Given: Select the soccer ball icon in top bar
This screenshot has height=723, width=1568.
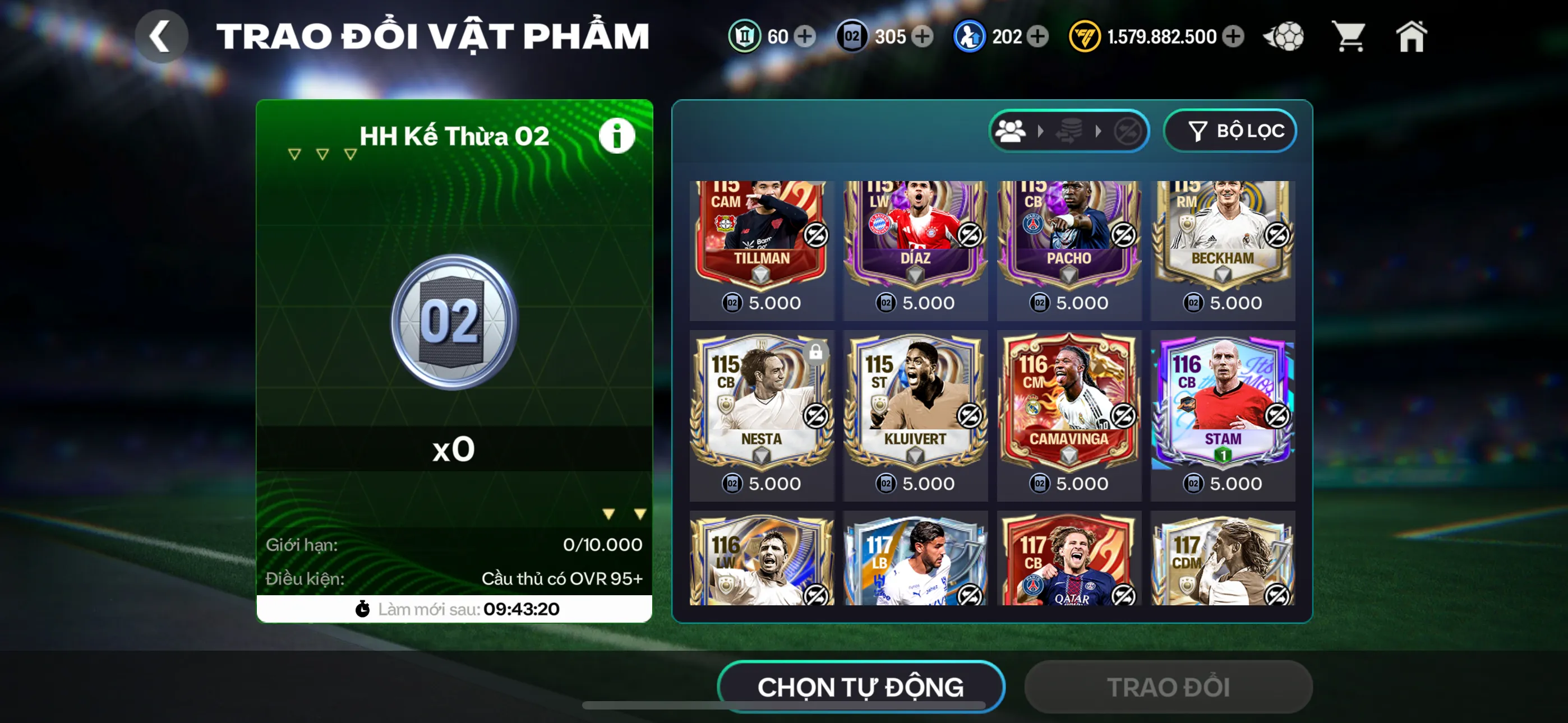Looking at the screenshot, I should point(1284,36).
